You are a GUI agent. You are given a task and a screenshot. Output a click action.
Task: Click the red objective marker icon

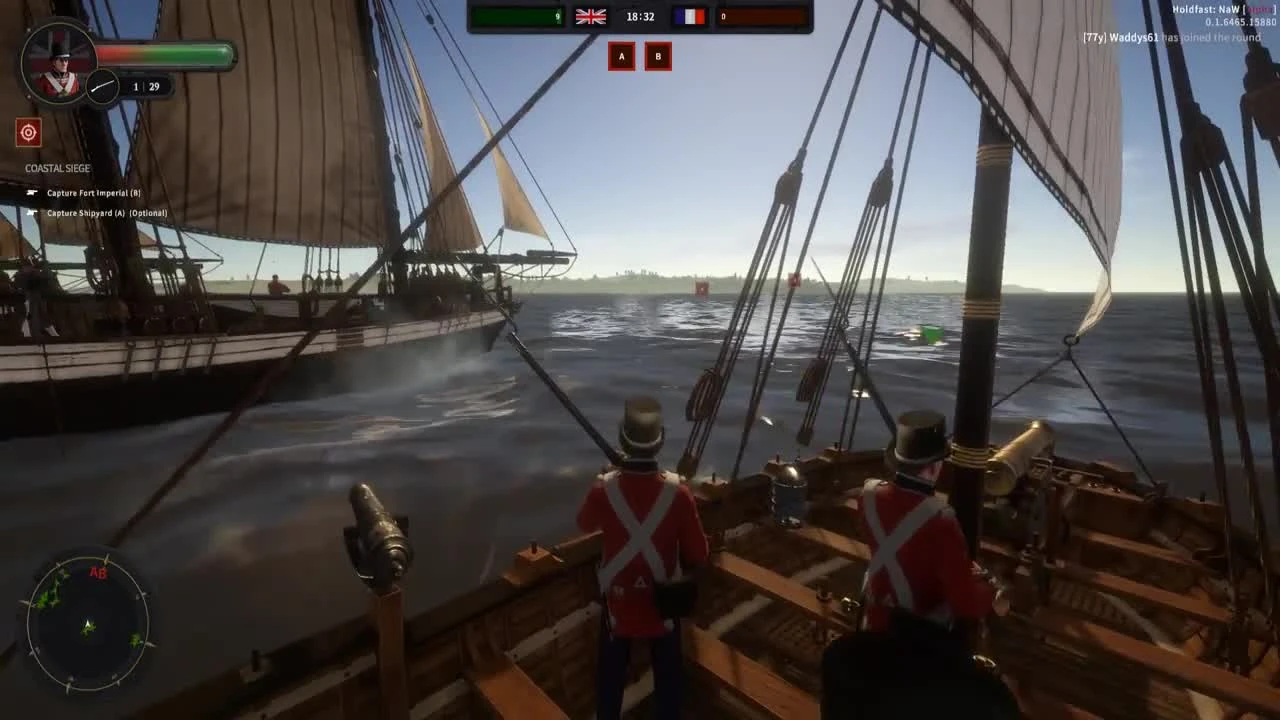coord(28,132)
